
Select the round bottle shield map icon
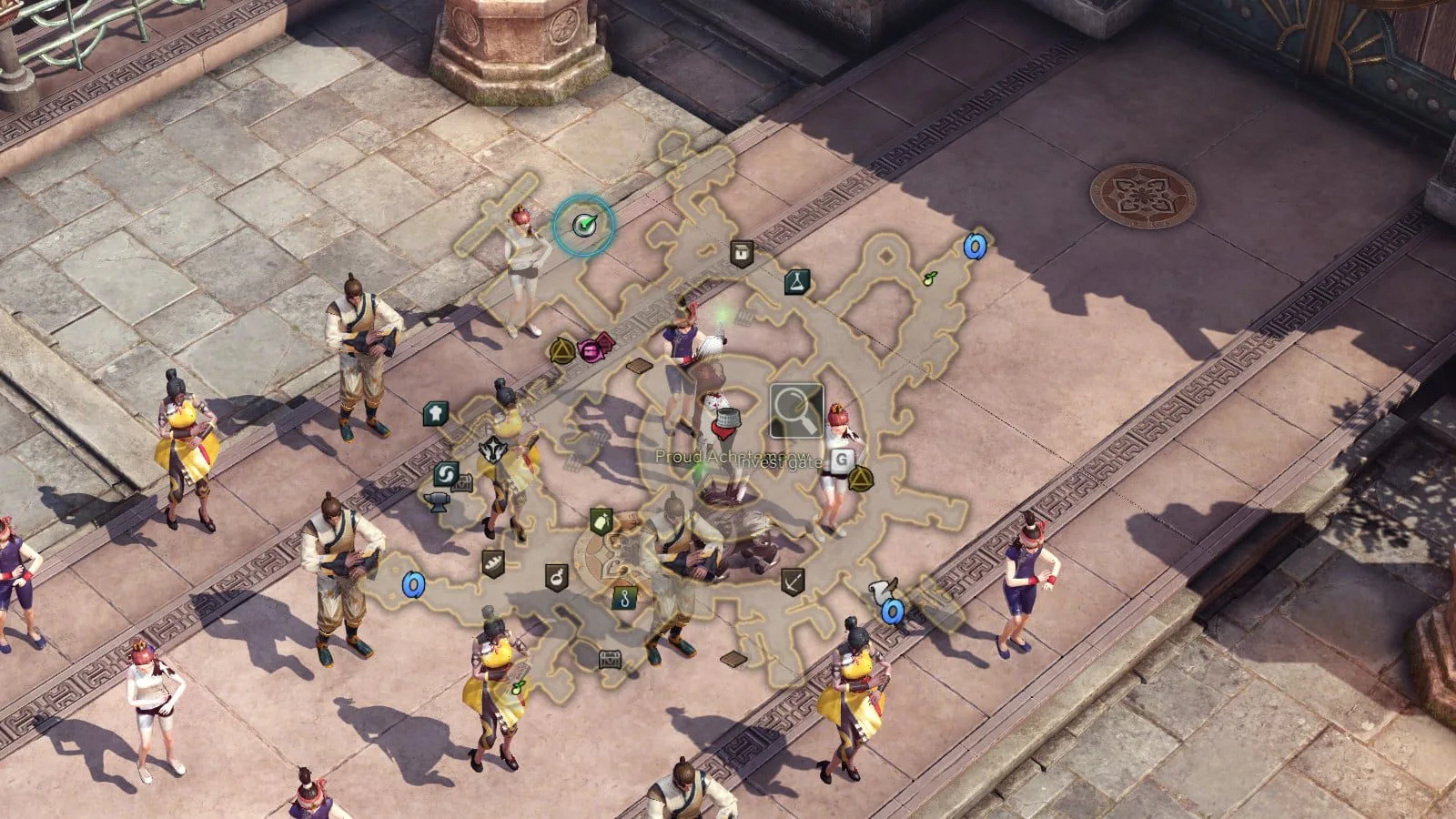pos(557,576)
